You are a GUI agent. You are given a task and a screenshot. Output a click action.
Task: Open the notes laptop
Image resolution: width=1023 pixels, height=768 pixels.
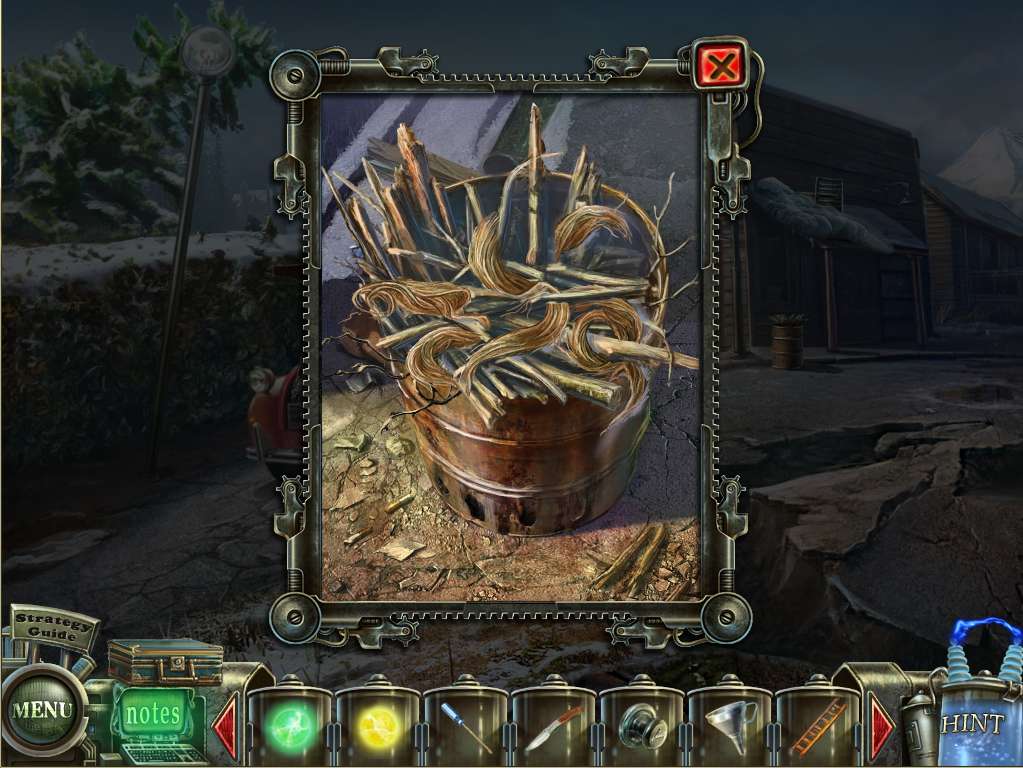click(153, 716)
